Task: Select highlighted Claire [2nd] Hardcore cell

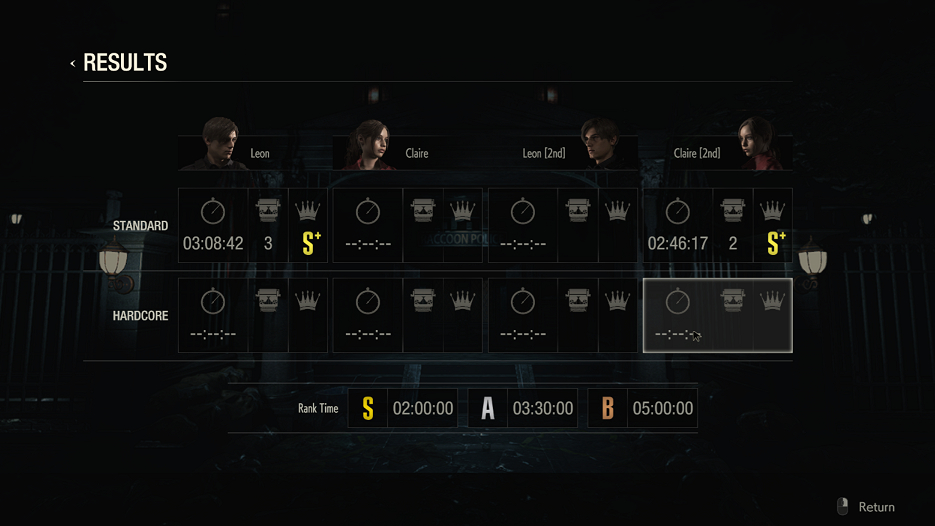Action: coord(717,316)
